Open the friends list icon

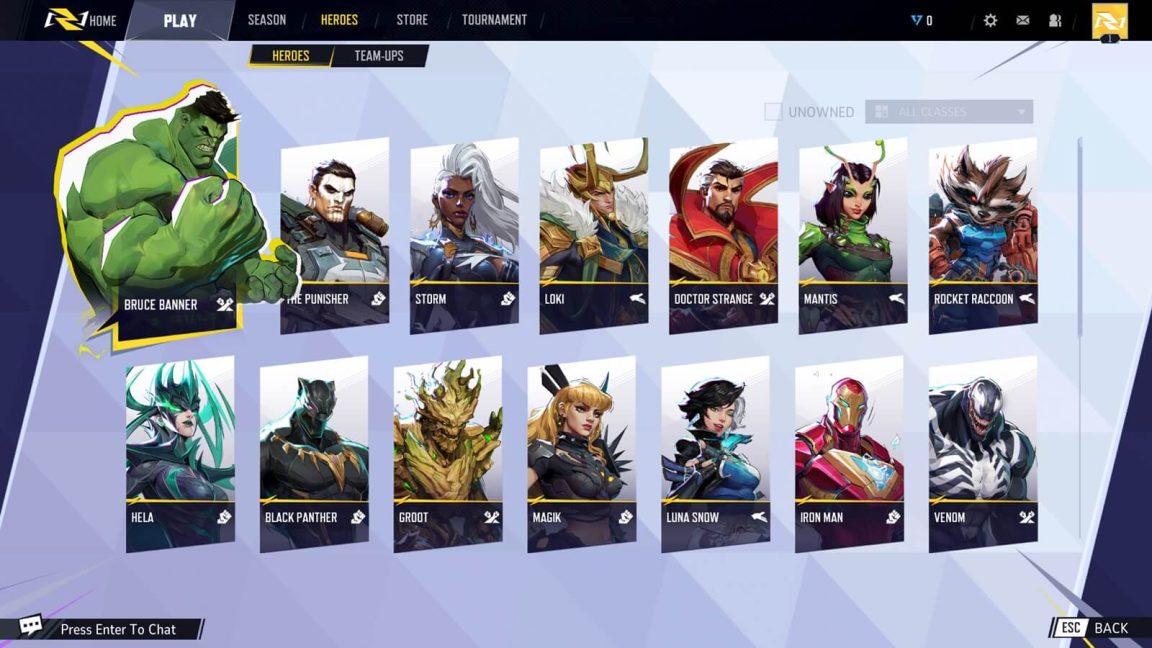[x=1055, y=20]
